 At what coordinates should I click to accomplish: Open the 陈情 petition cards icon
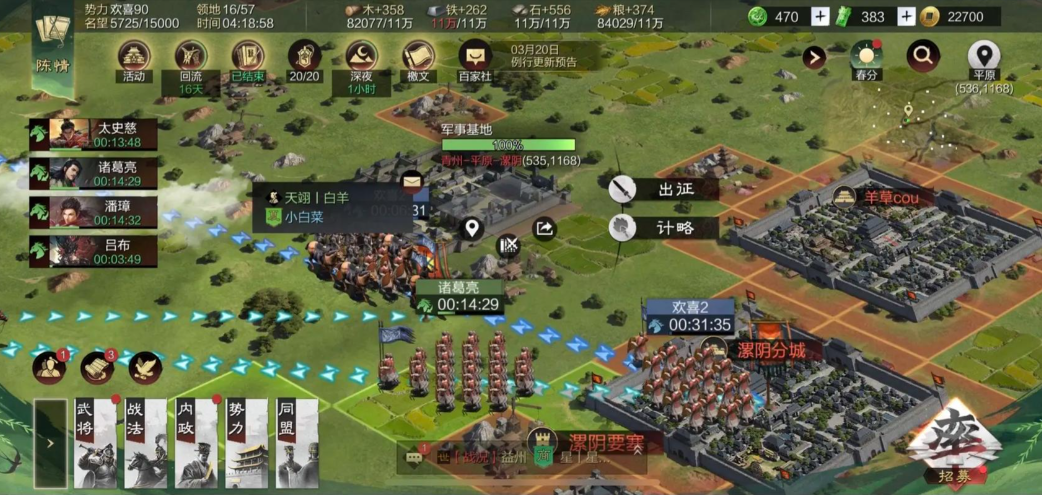[52, 40]
